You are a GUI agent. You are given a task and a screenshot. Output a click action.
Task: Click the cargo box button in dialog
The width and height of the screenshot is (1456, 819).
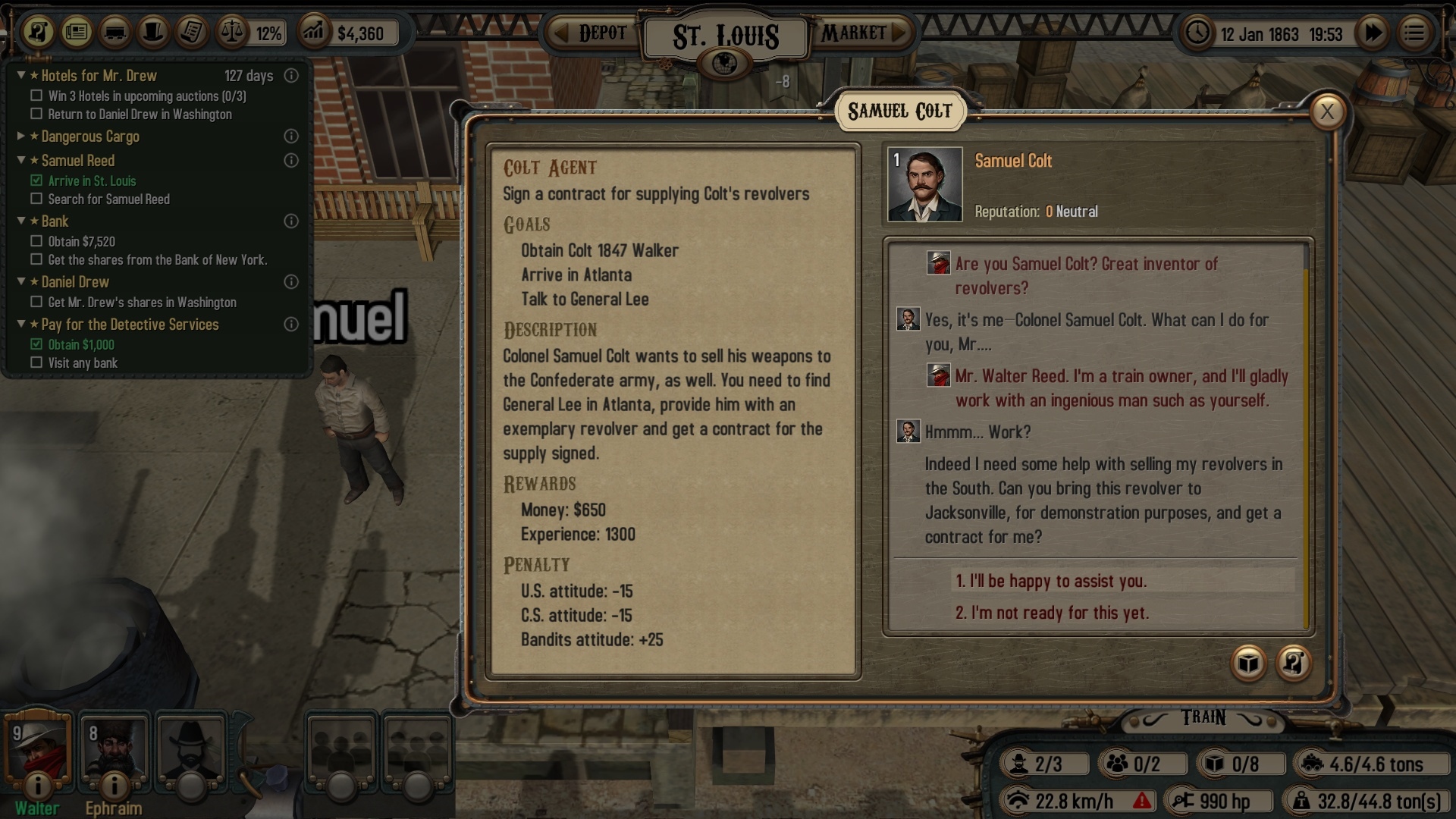[1248, 664]
